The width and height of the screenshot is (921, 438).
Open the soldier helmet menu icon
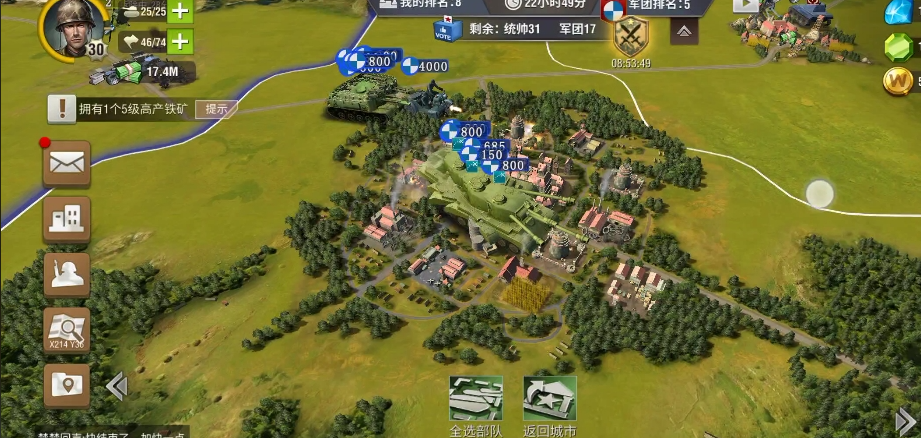pyautogui.click(x=67, y=274)
